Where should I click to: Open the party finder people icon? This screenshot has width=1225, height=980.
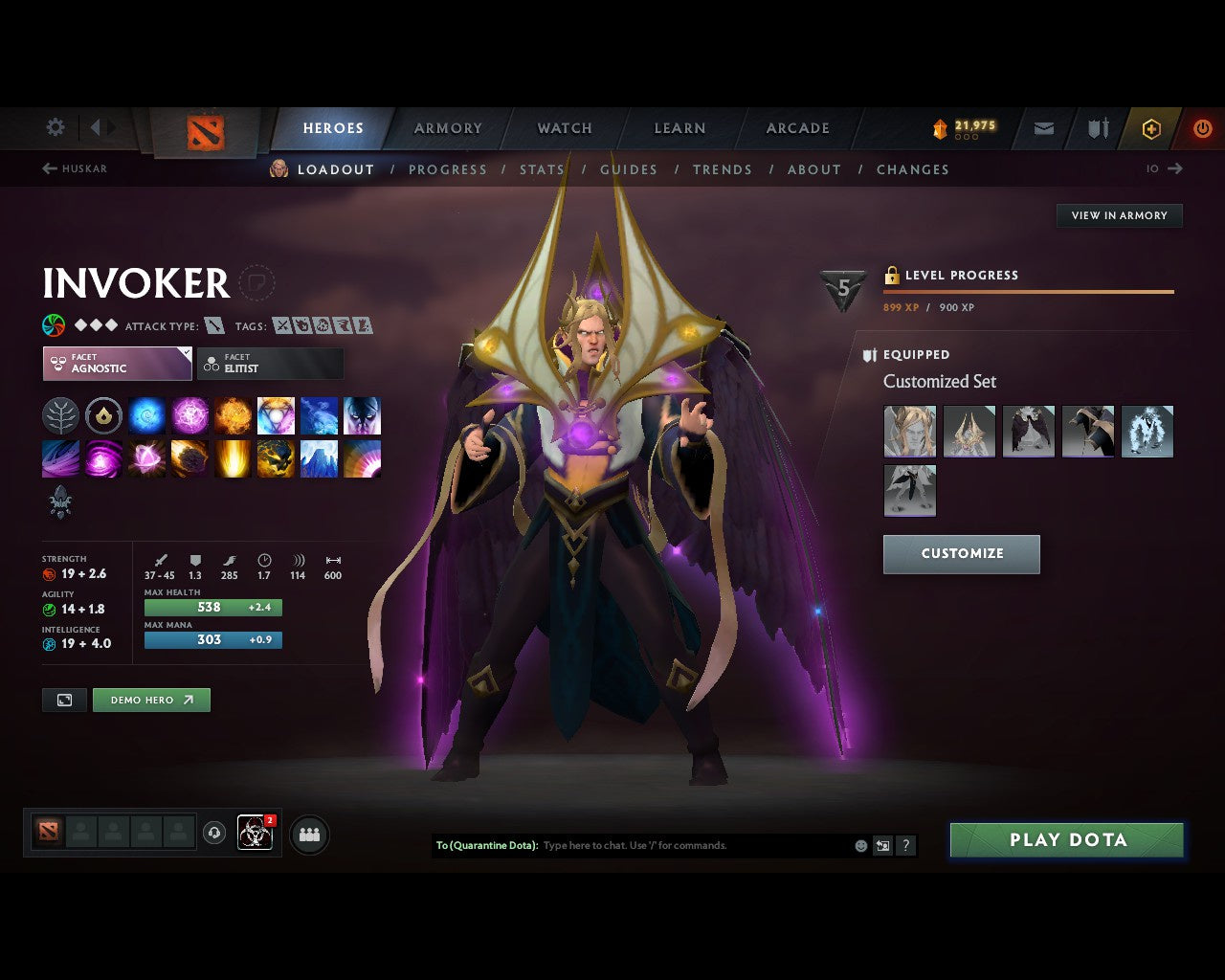coord(308,834)
